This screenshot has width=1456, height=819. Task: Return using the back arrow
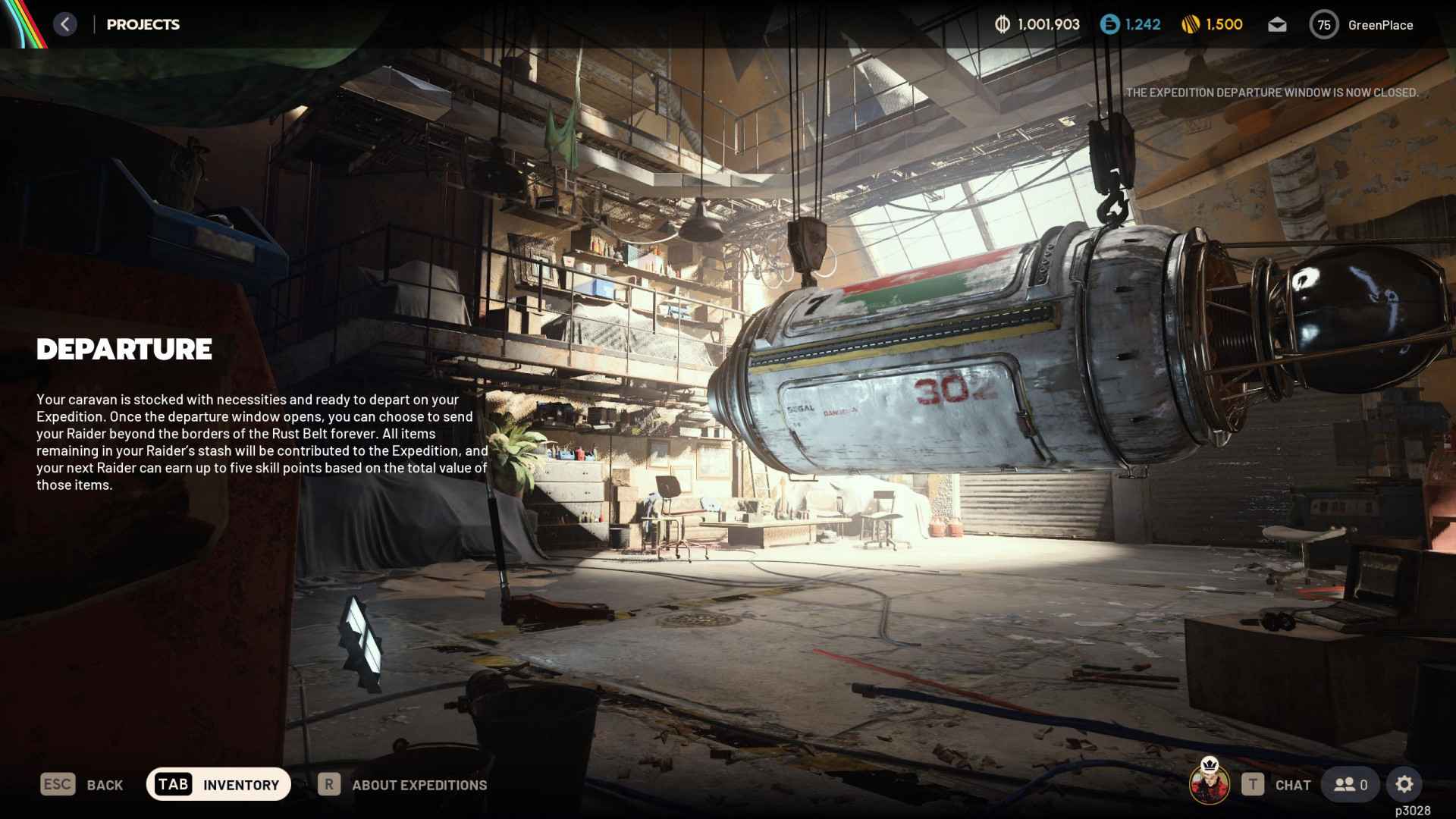coord(65,24)
